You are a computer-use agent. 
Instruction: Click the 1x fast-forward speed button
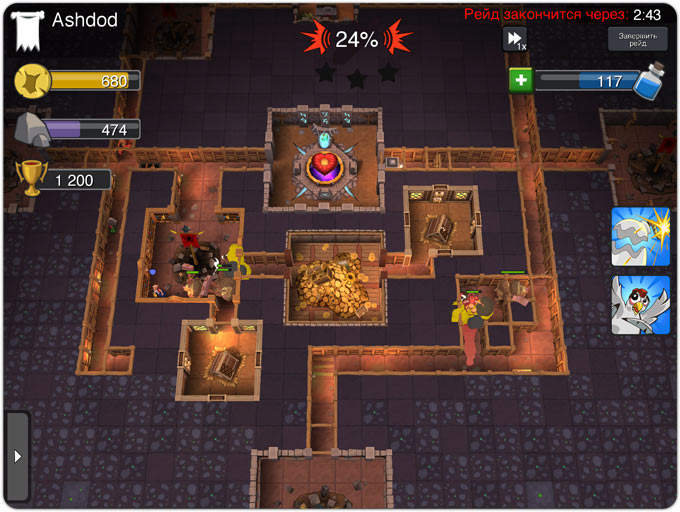tap(515, 39)
